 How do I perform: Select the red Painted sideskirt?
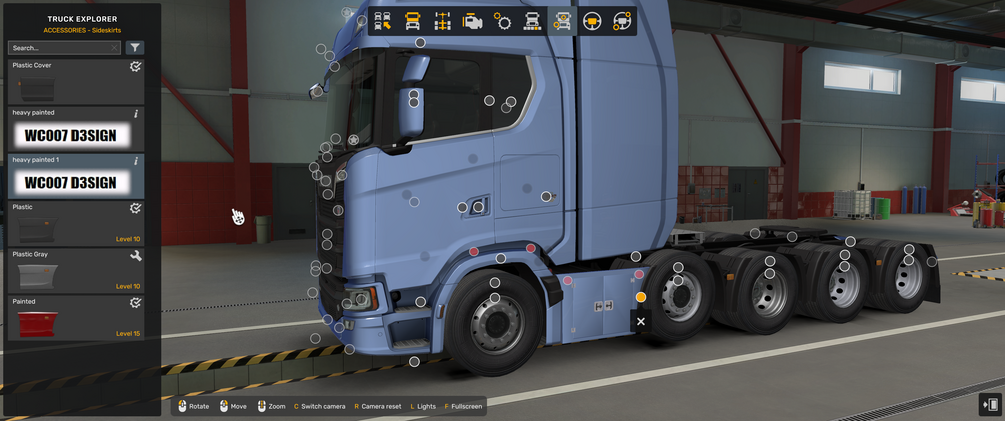click(x=76, y=318)
